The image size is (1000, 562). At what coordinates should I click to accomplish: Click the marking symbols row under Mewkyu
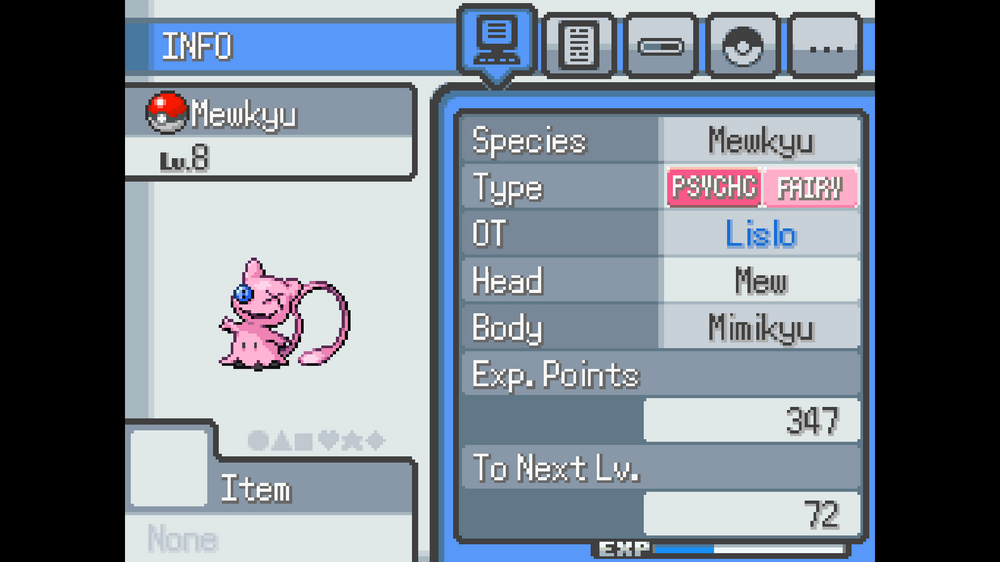[315, 441]
